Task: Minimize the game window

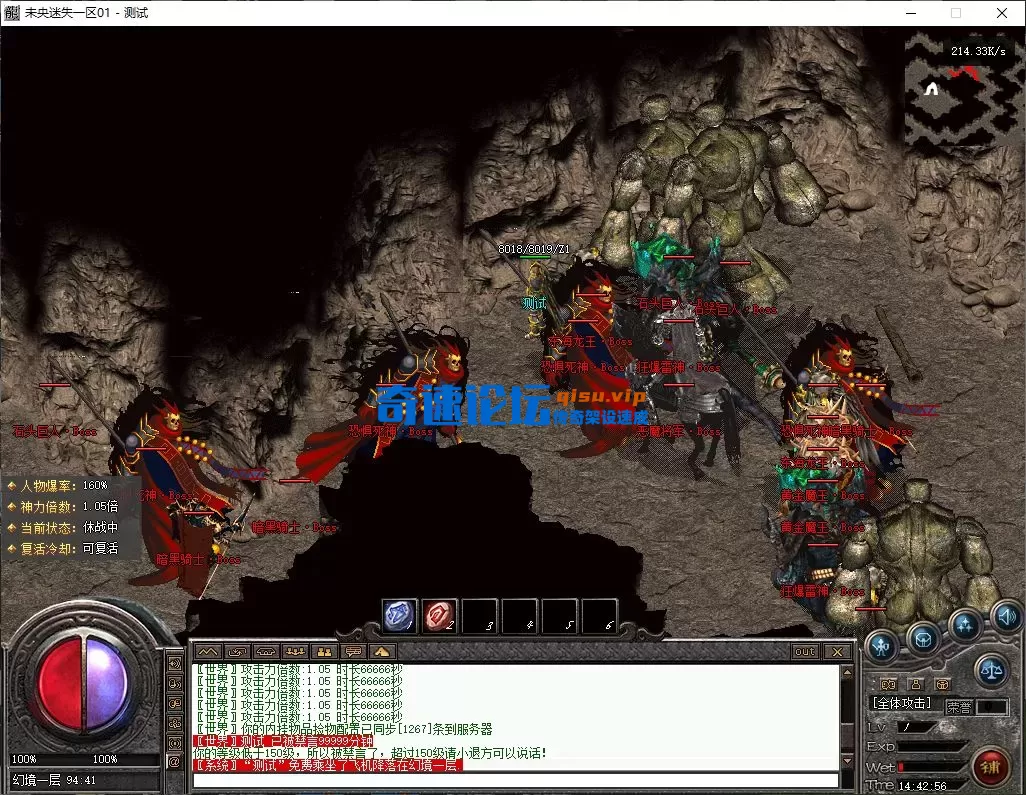Action: tap(910, 13)
